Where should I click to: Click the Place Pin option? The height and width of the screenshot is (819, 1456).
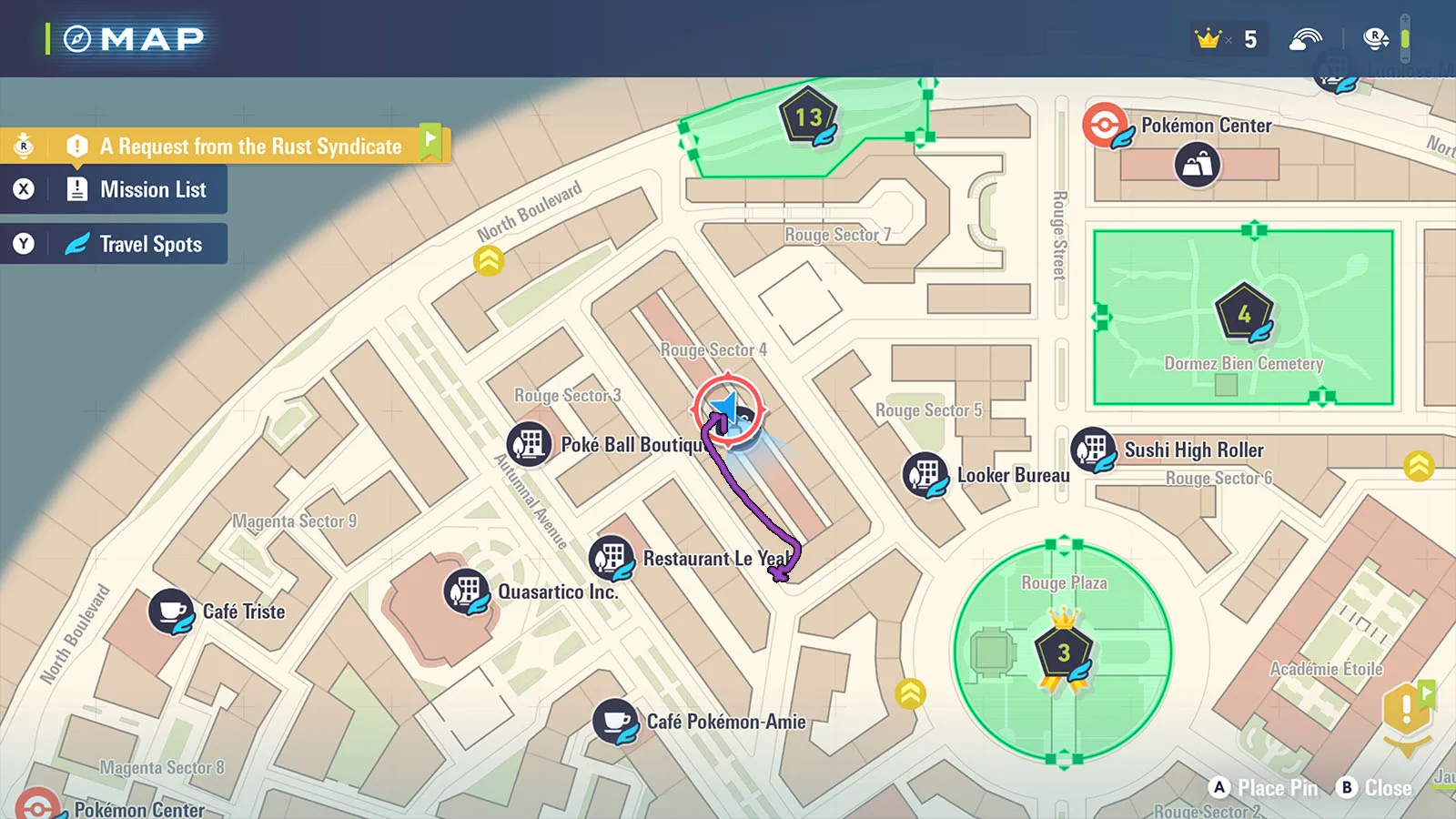point(1265,788)
